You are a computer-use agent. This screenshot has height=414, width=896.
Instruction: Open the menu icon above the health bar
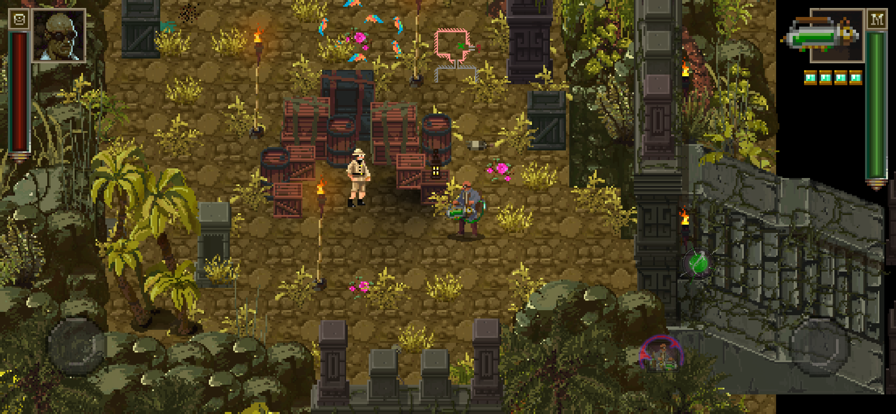click(17, 17)
